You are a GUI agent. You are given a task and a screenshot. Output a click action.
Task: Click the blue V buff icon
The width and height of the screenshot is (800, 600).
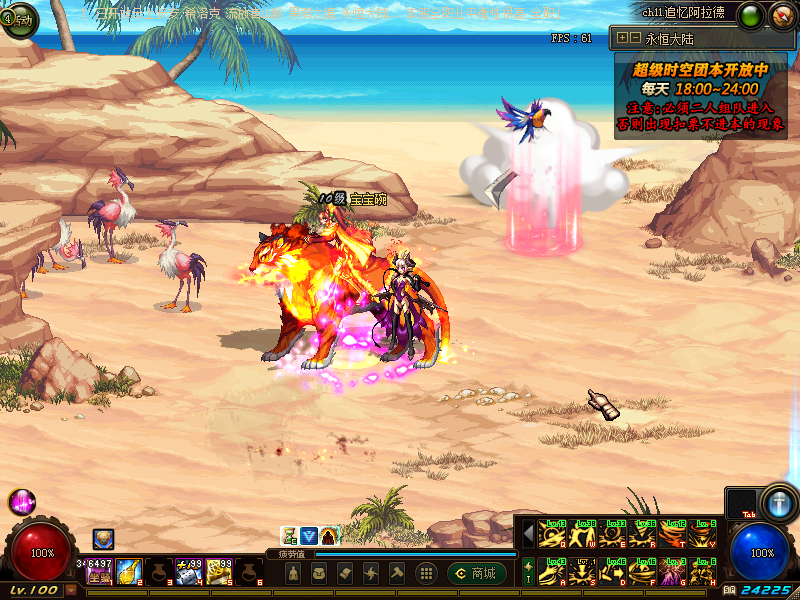pos(309,536)
